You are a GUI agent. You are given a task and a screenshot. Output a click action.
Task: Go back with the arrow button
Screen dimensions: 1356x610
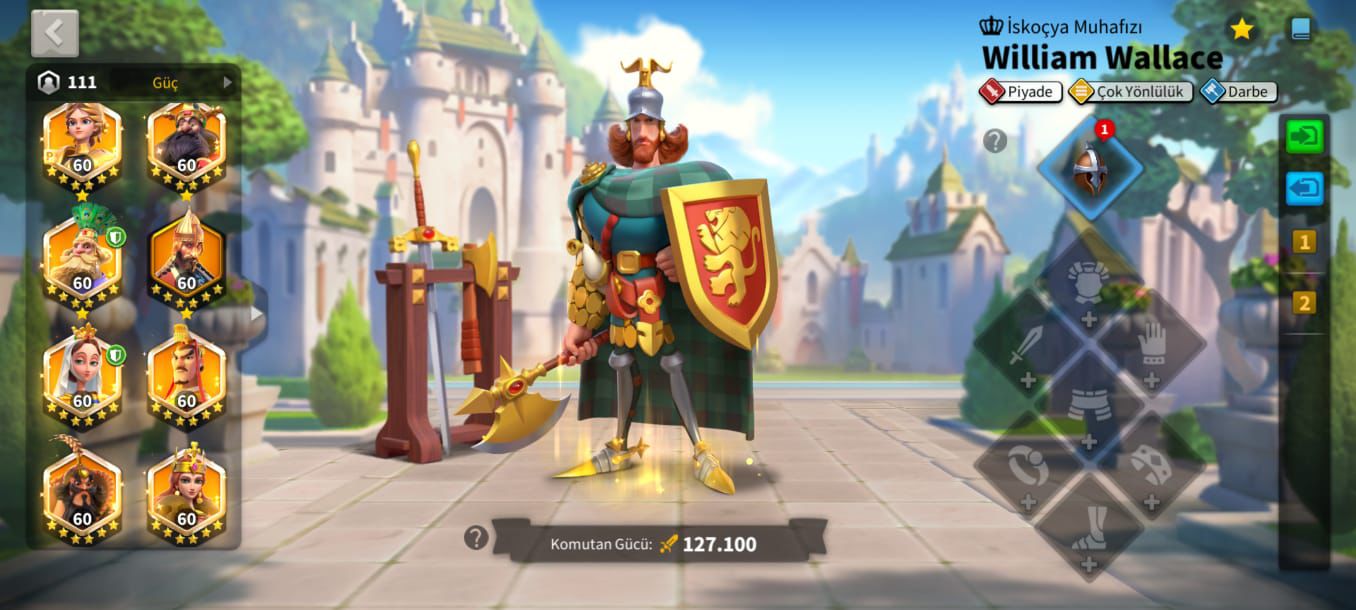coord(54,33)
